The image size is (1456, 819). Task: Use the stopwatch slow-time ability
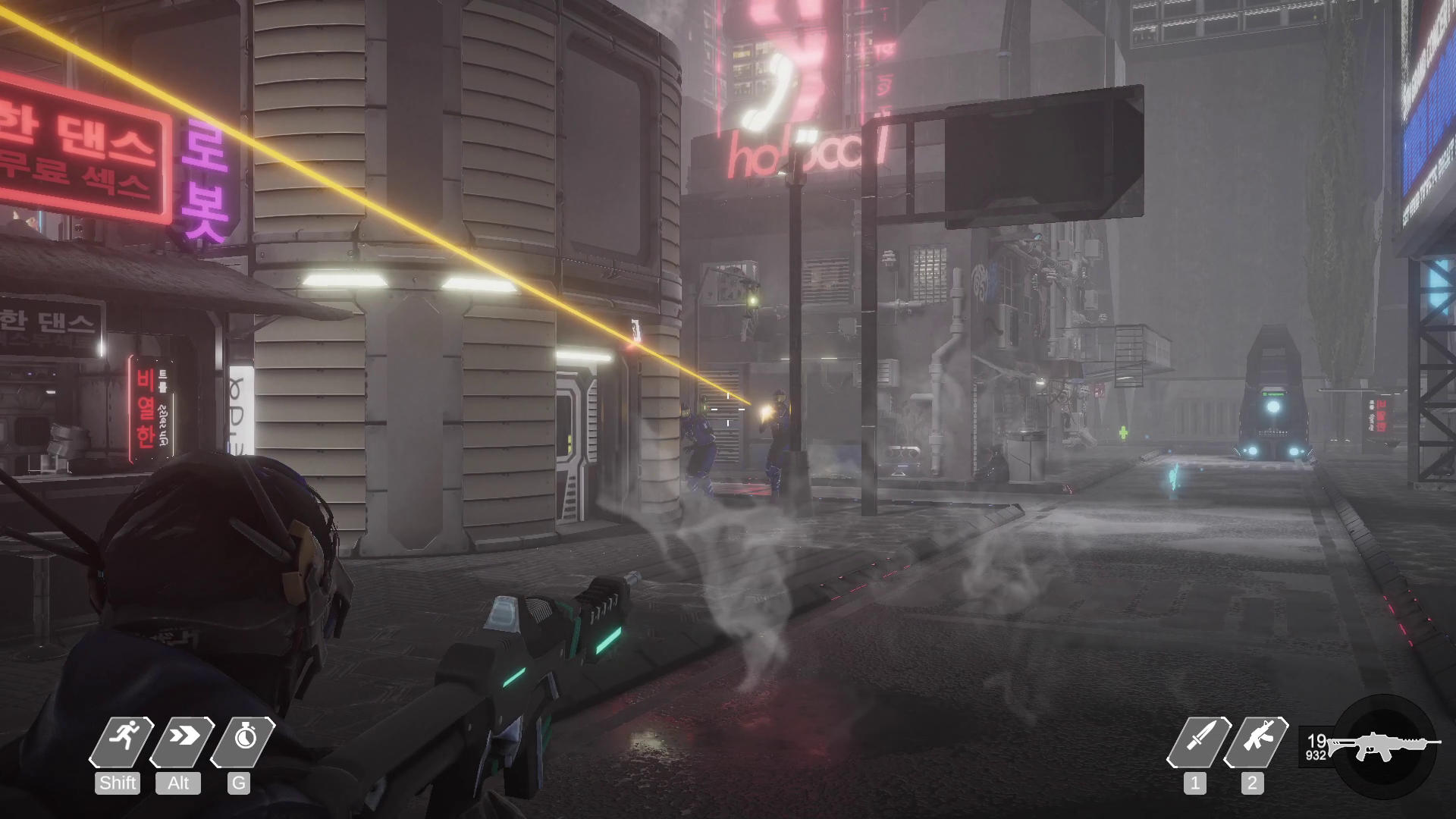pos(243,739)
